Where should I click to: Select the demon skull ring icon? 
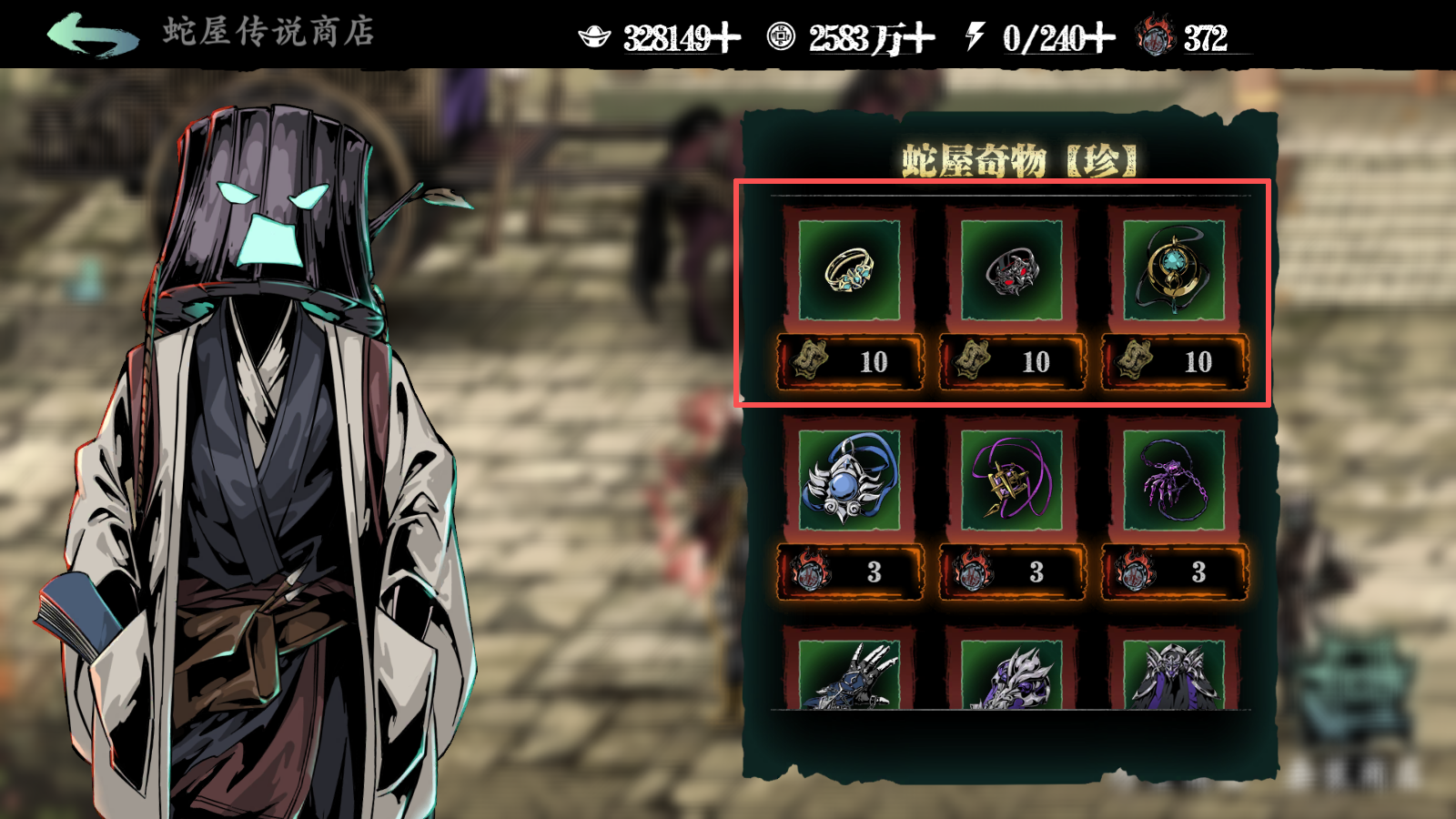tap(1012, 268)
